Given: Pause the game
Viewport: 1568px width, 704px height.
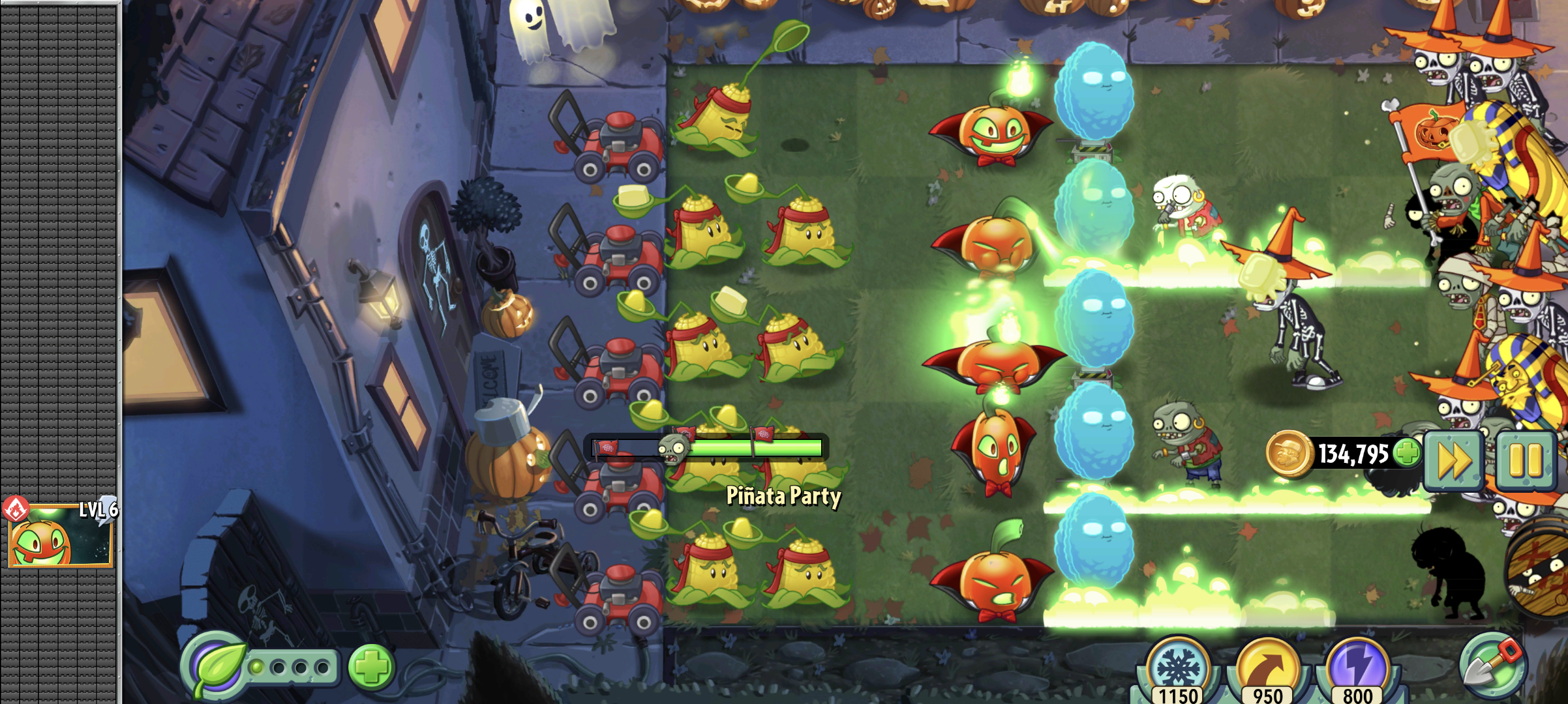Looking at the screenshot, I should pyautogui.click(x=1525, y=460).
